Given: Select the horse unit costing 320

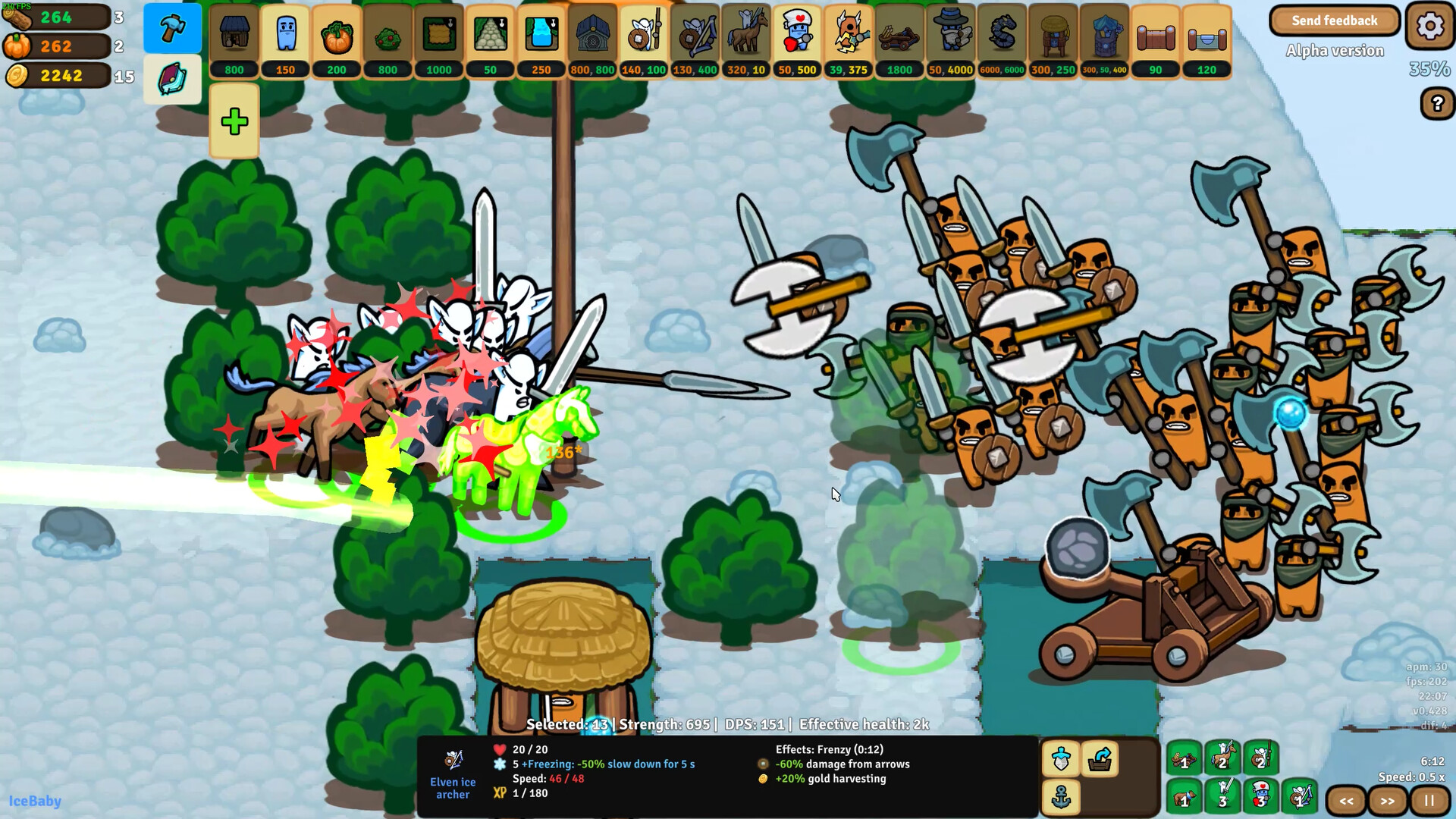Looking at the screenshot, I should (744, 34).
